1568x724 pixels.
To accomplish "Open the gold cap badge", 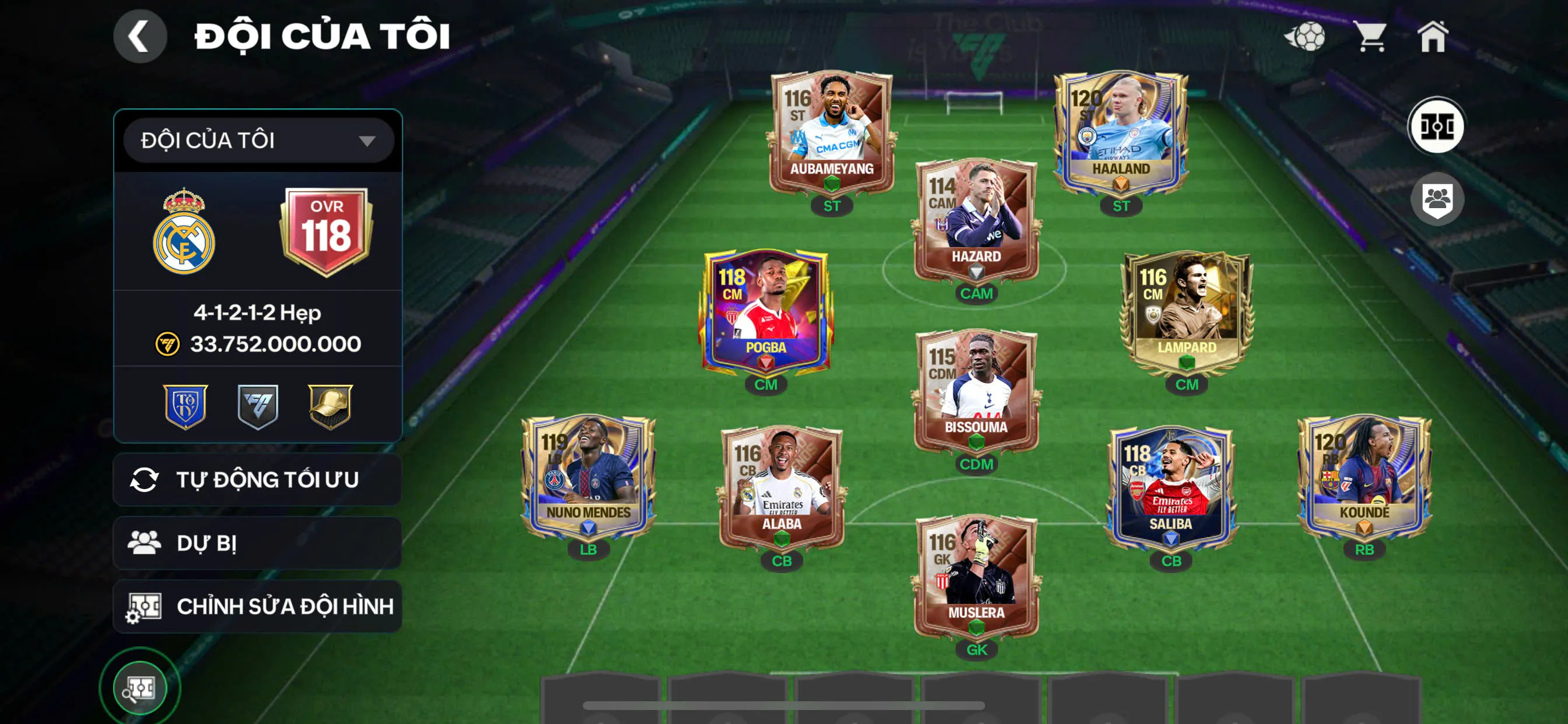I will click(x=330, y=406).
